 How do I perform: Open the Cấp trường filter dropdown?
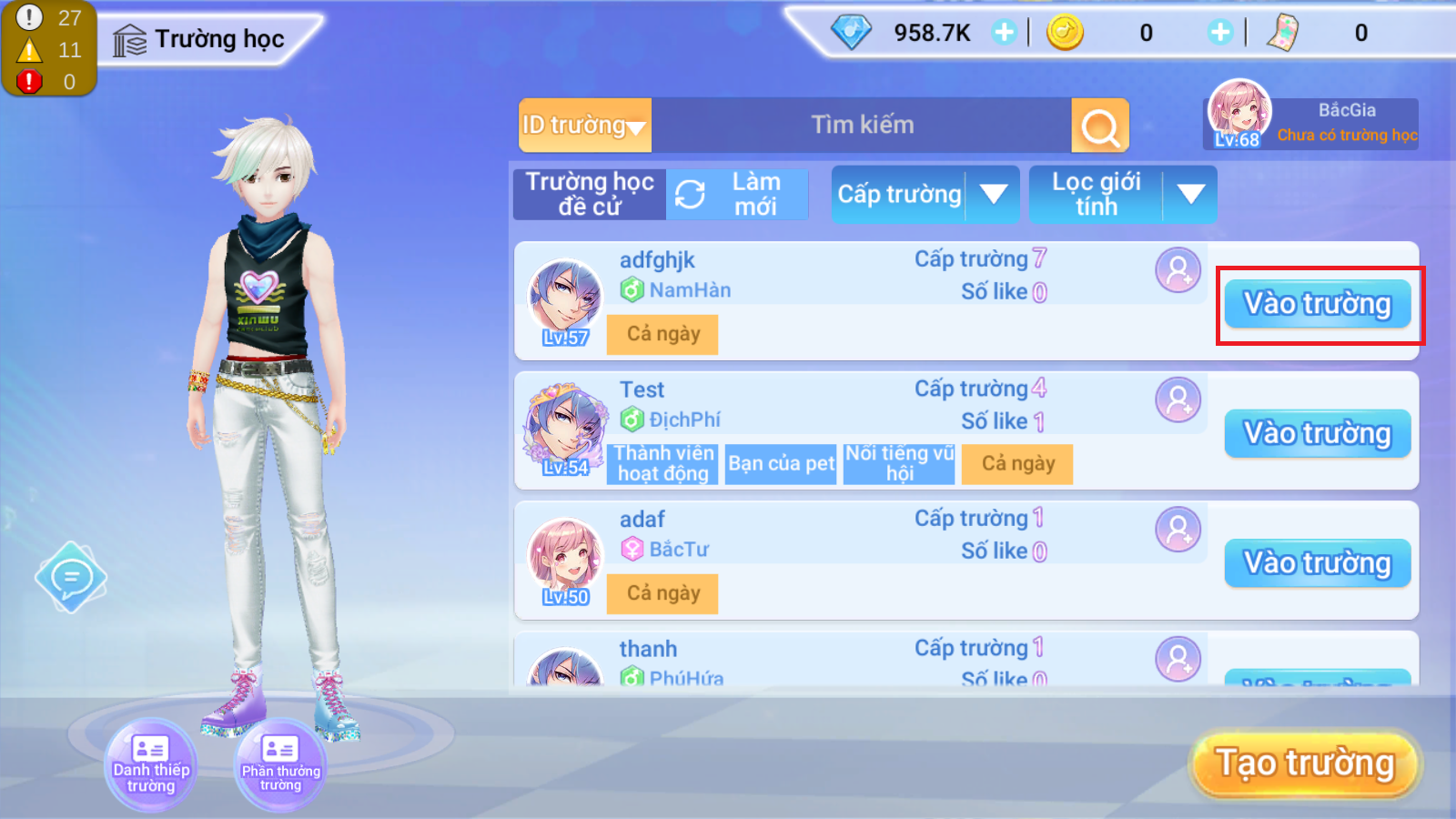point(925,194)
